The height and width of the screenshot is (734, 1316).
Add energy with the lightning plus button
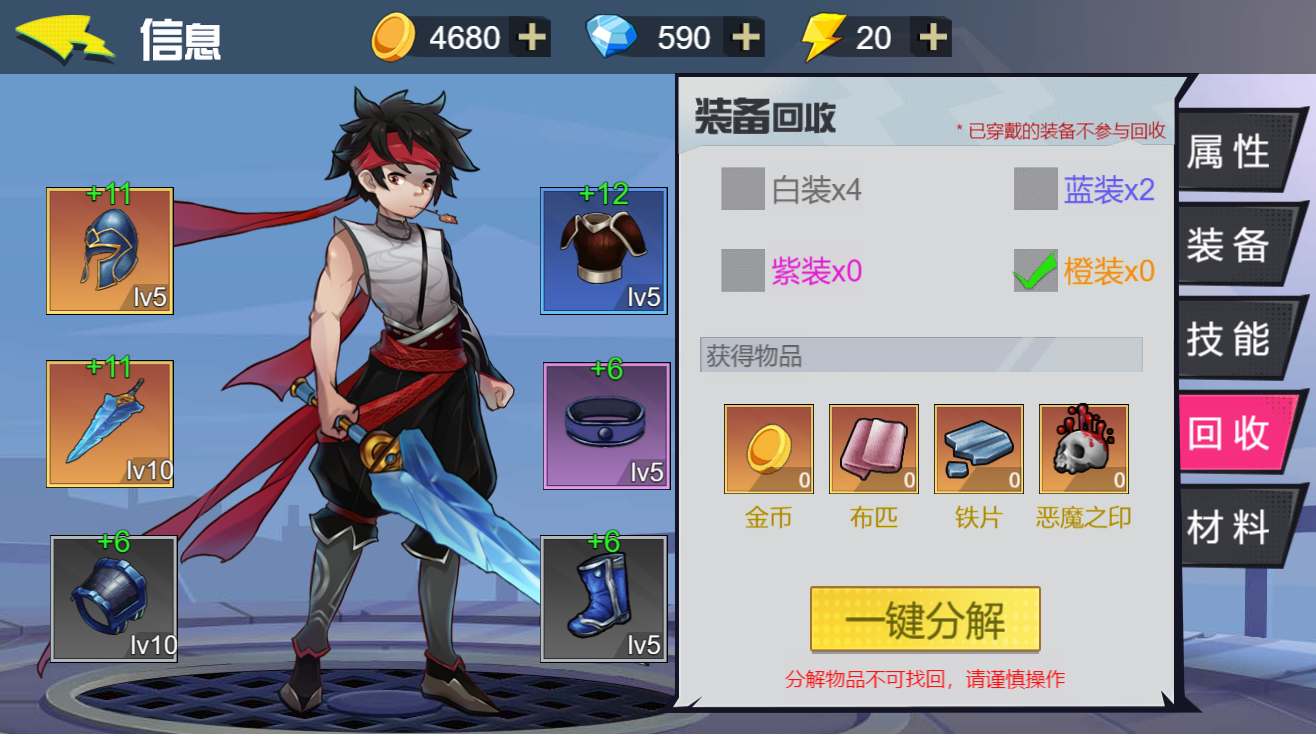click(x=932, y=38)
